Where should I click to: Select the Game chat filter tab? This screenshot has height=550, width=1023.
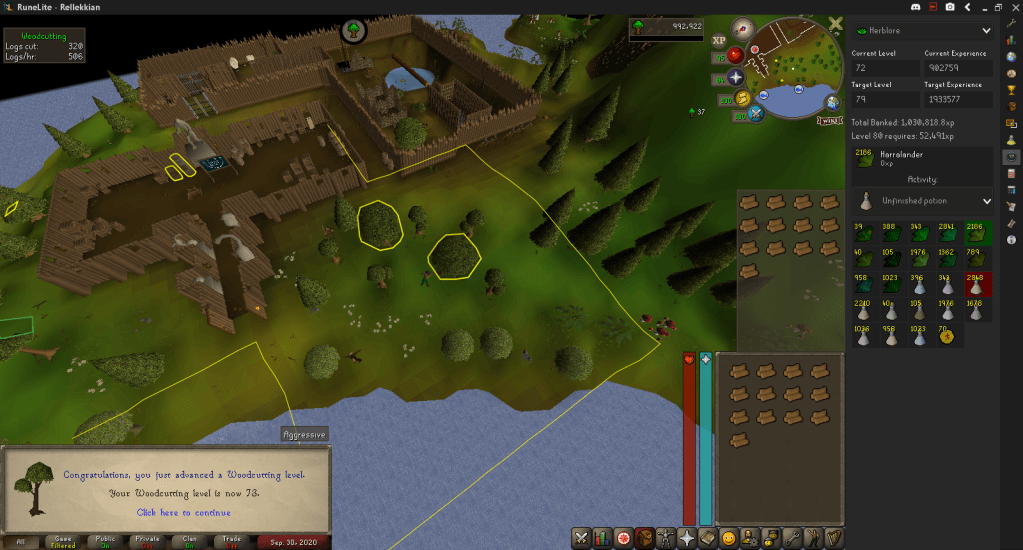tap(63, 541)
